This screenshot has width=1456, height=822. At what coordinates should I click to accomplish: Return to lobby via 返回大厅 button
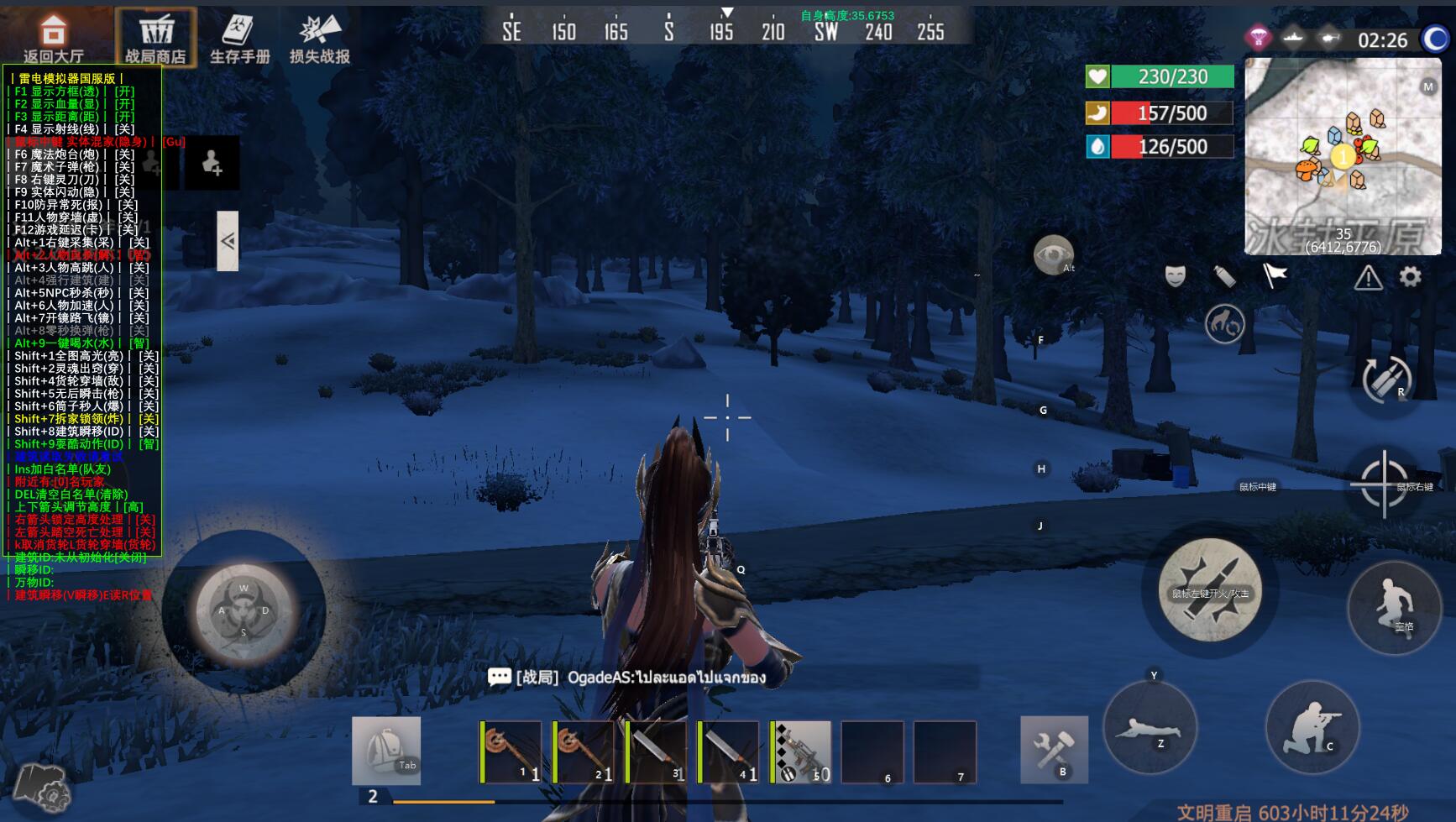(x=53, y=38)
